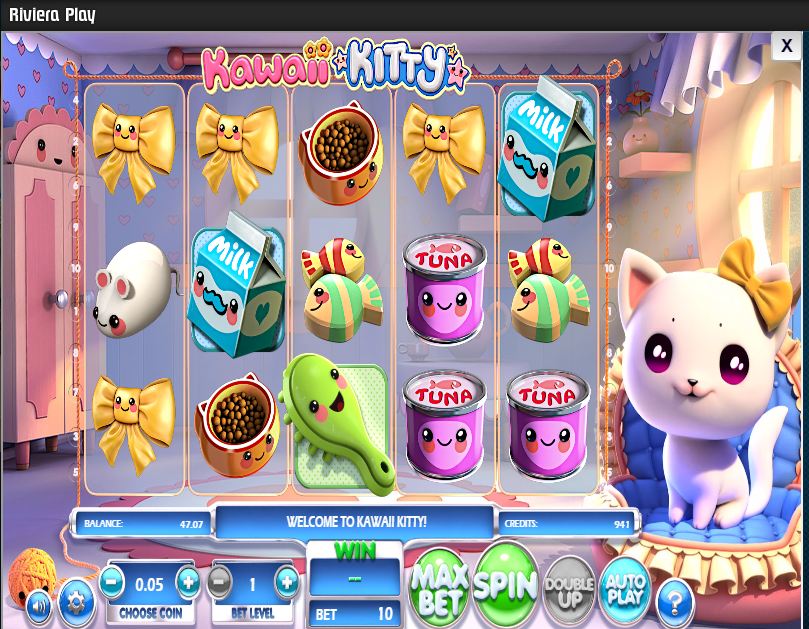This screenshot has width=809, height=629.
Task: Decrease the coin value with minus
Action: [x=112, y=581]
